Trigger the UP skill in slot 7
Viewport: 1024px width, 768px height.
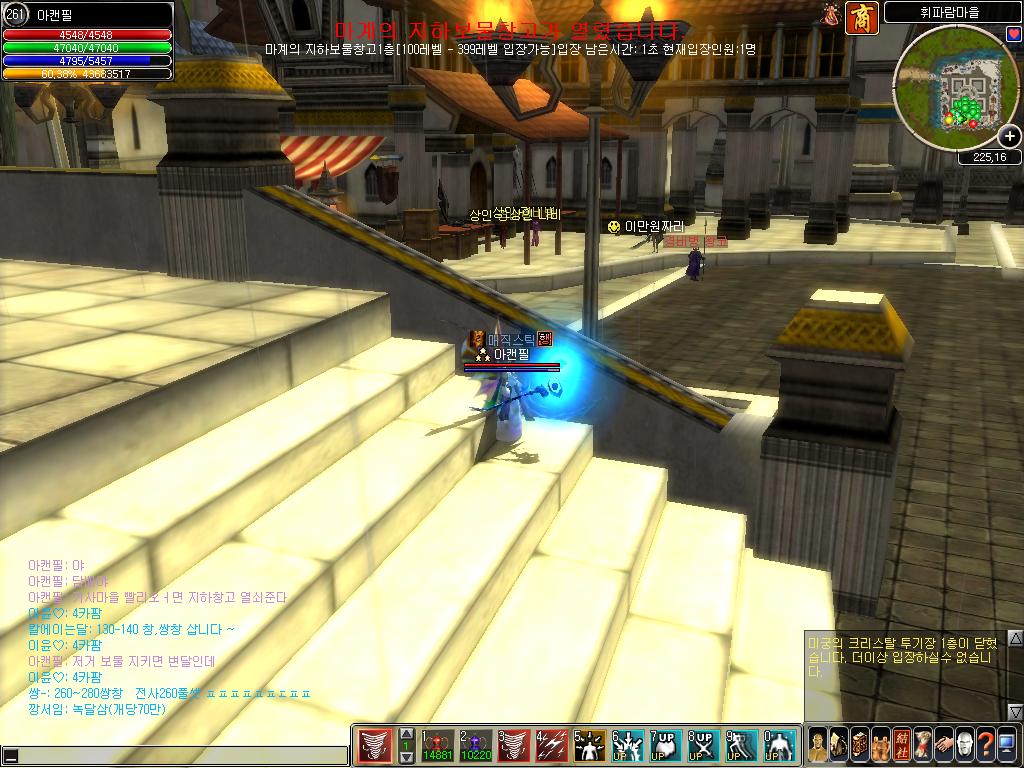pos(665,745)
